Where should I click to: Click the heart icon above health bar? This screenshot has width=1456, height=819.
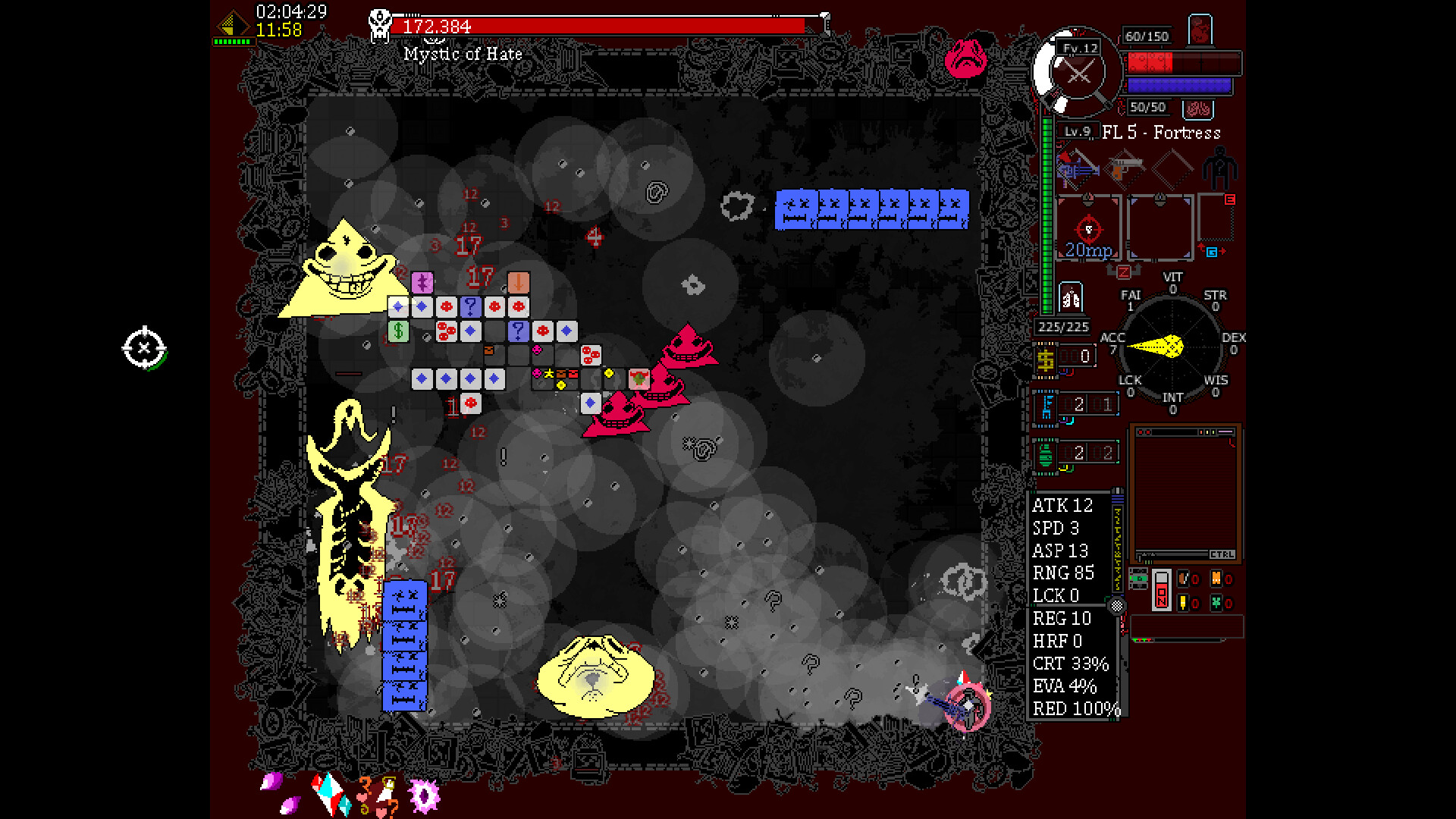pyautogui.click(x=1200, y=30)
